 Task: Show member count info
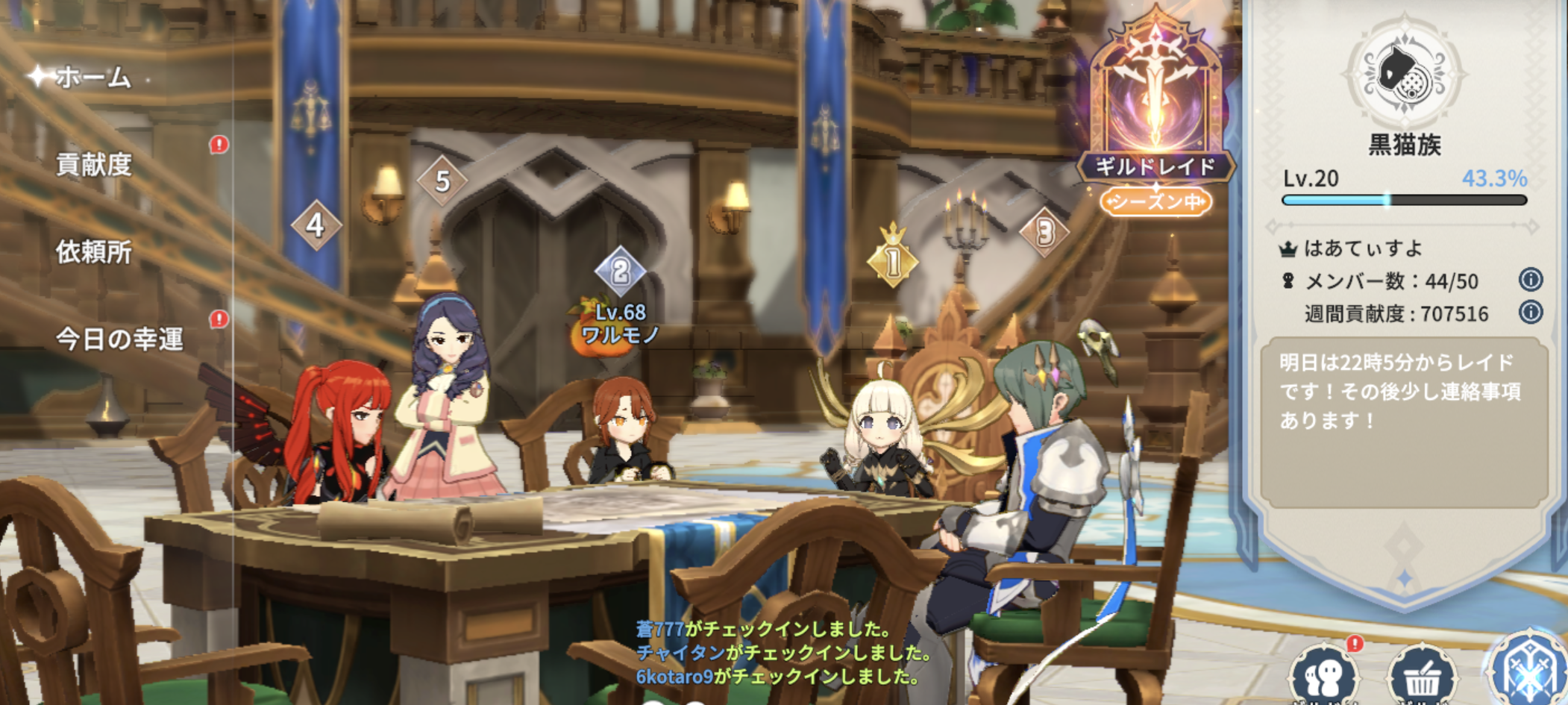1530,280
